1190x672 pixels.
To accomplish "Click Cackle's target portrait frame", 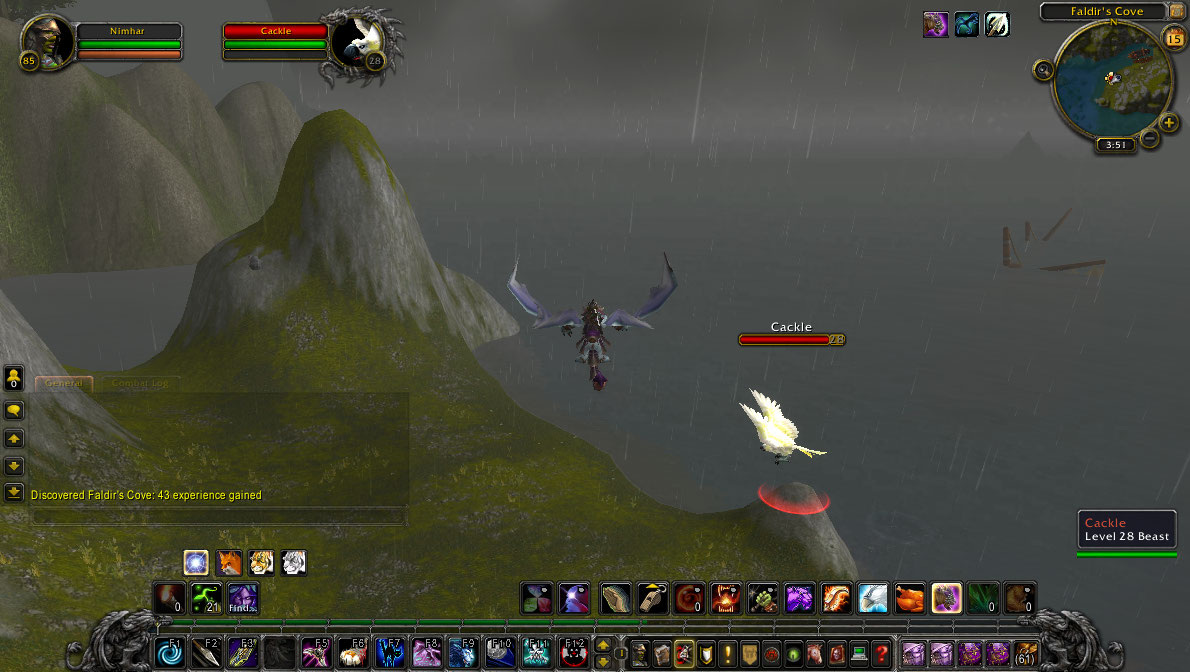I will tap(356, 42).
